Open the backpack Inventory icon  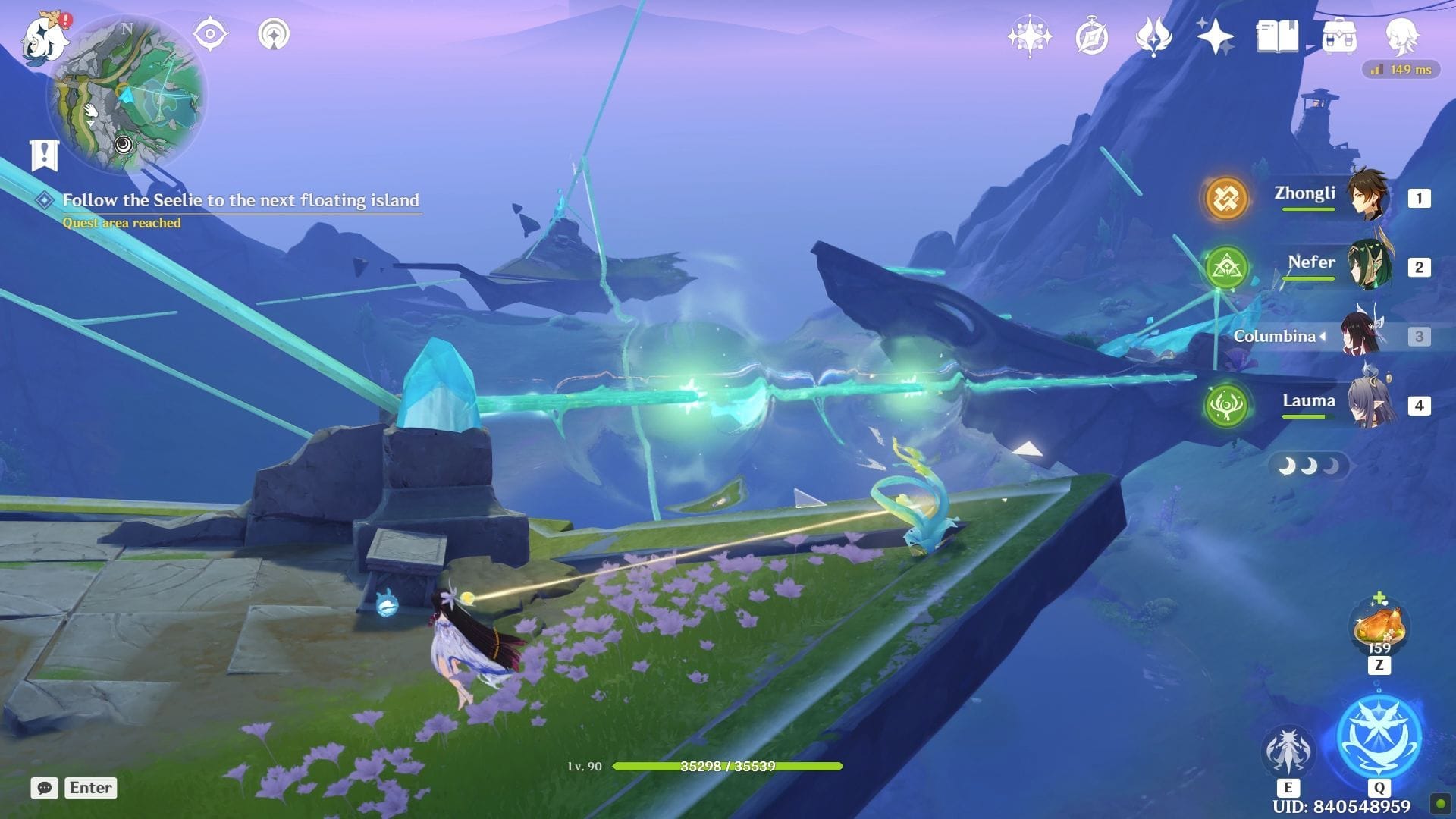(x=1339, y=36)
